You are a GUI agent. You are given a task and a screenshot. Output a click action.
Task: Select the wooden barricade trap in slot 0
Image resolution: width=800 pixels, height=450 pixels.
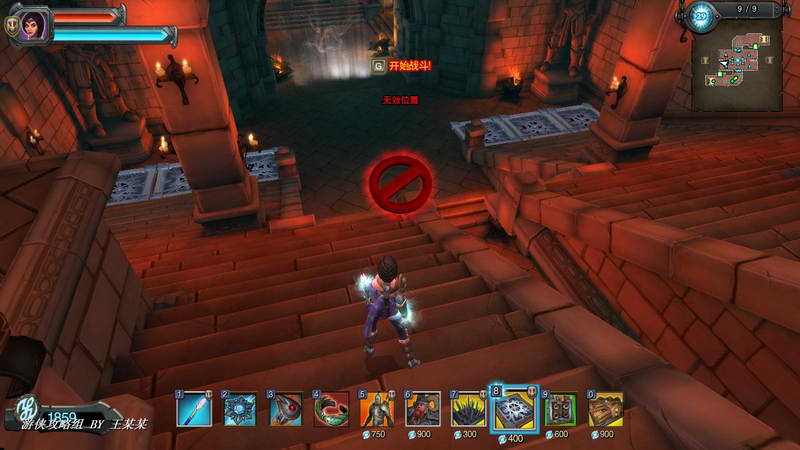606,409
